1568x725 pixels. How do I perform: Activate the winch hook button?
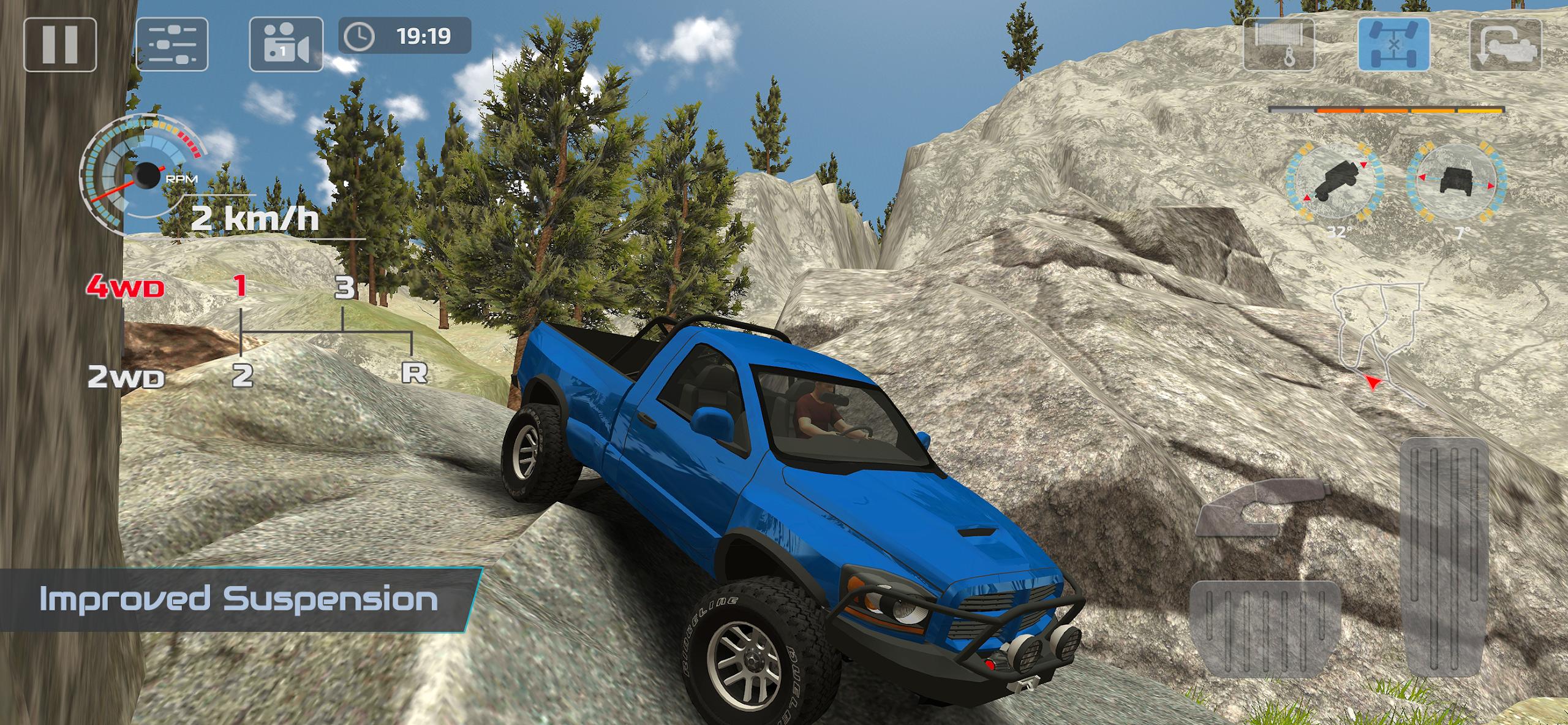1279,45
